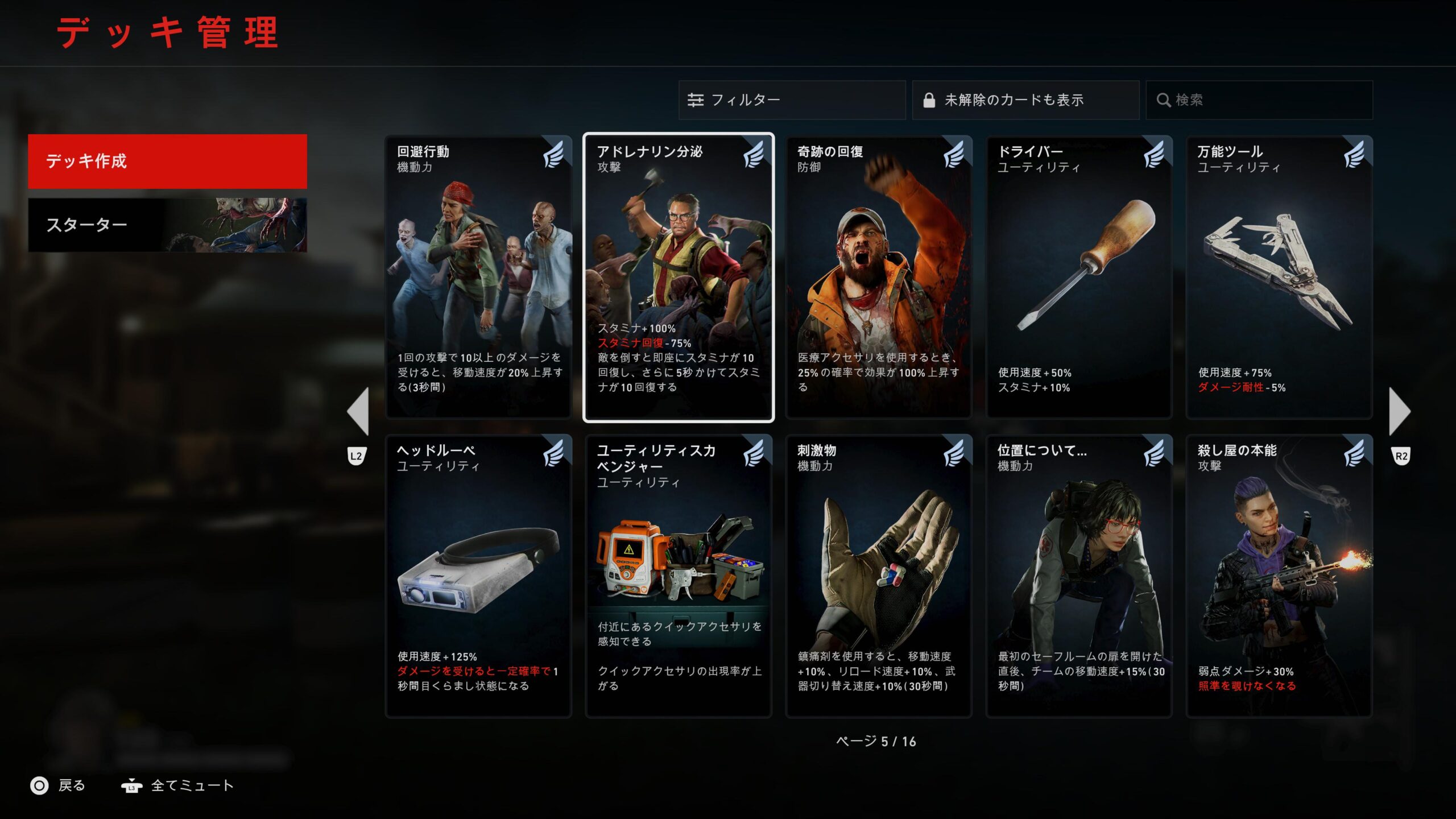Image resolution: width=1456 pixels, height=819 pixels.
Task: Click 戻る to go back
Action: coord(58,786)
